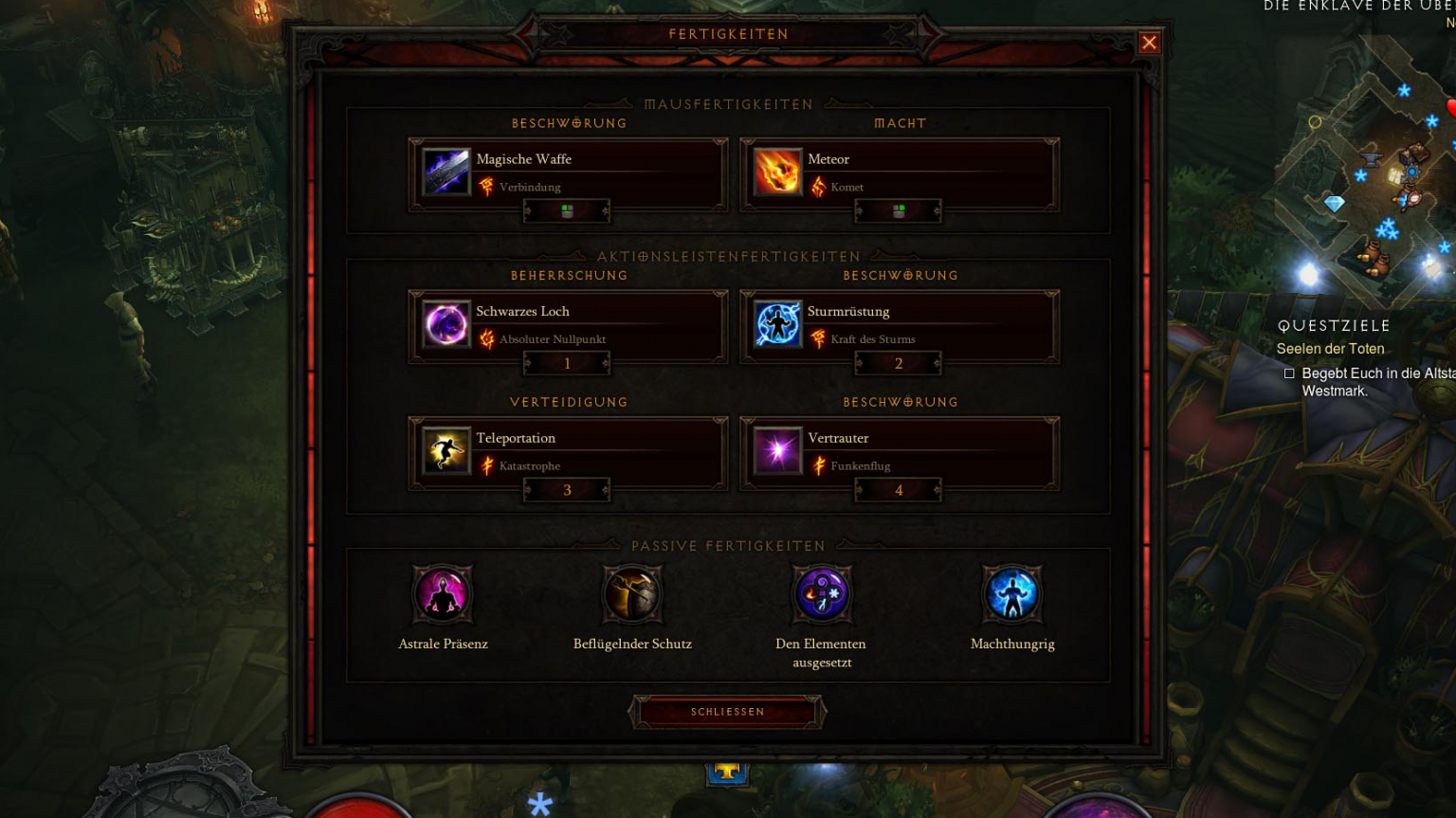Toggle the Funkenflug rune for Vertrauter

817,465
